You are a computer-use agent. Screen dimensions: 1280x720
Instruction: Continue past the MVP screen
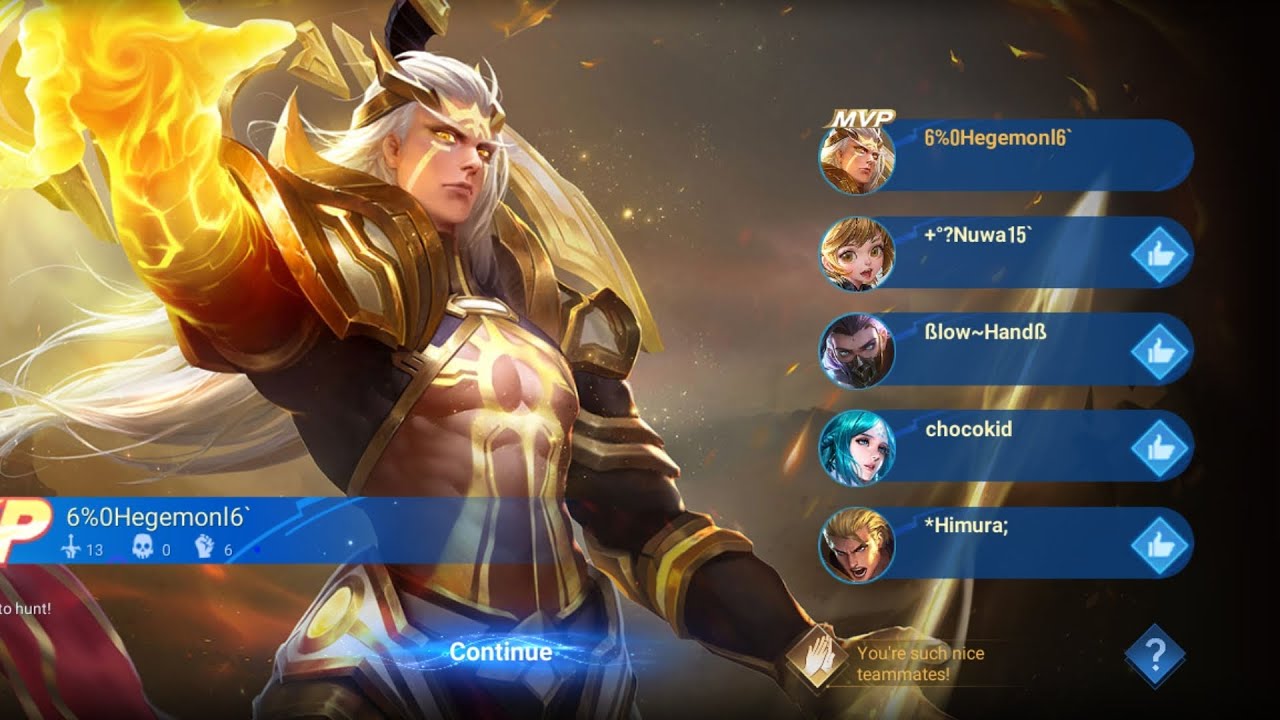(x=500, y=652)
